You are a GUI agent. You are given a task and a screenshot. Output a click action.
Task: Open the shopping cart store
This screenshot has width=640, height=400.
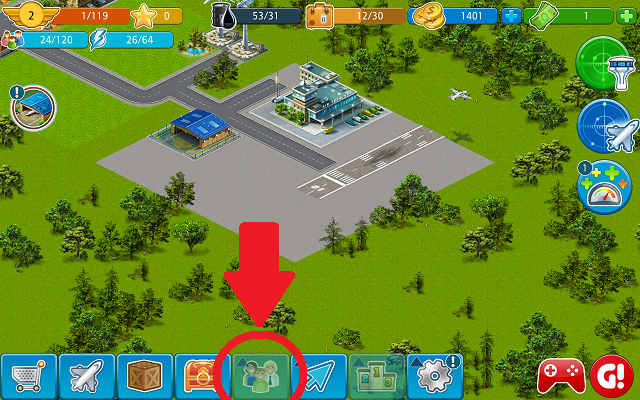(28, 377)
